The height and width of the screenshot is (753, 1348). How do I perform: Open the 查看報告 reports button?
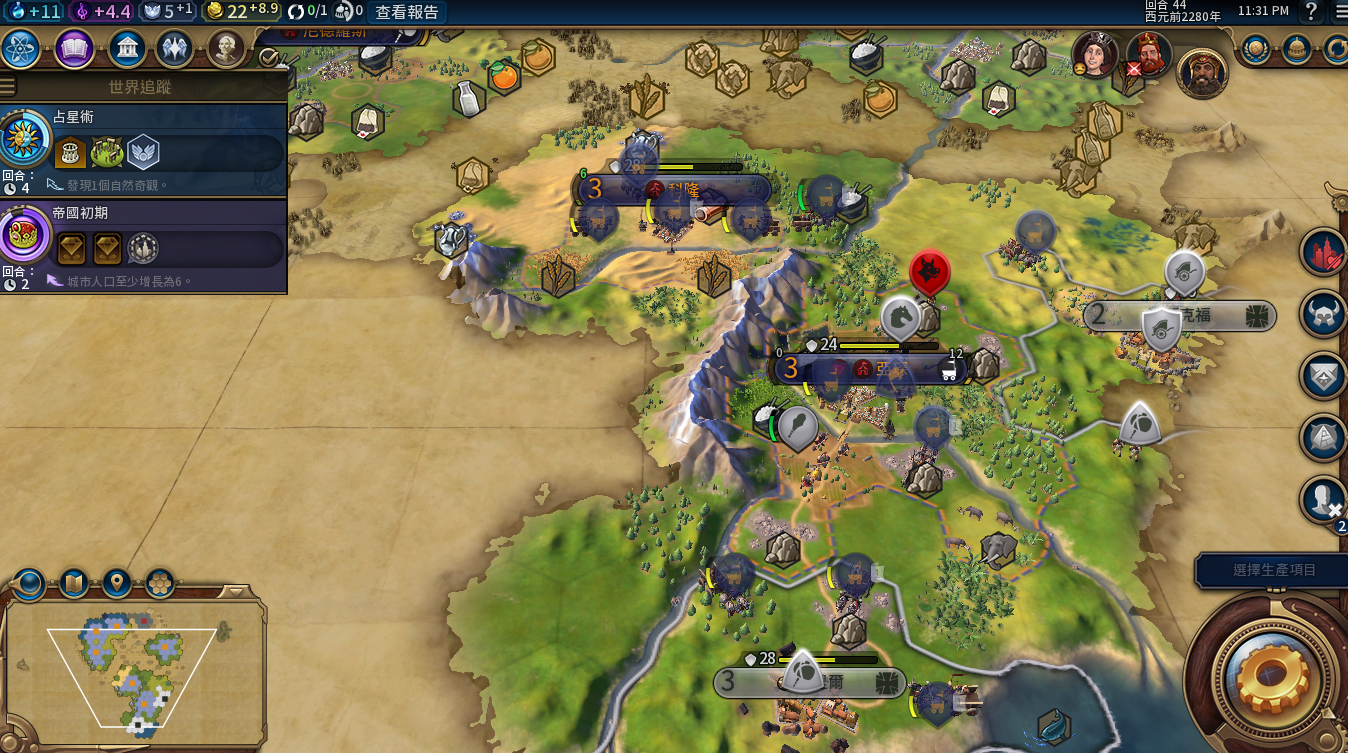[x=407, y=12]
